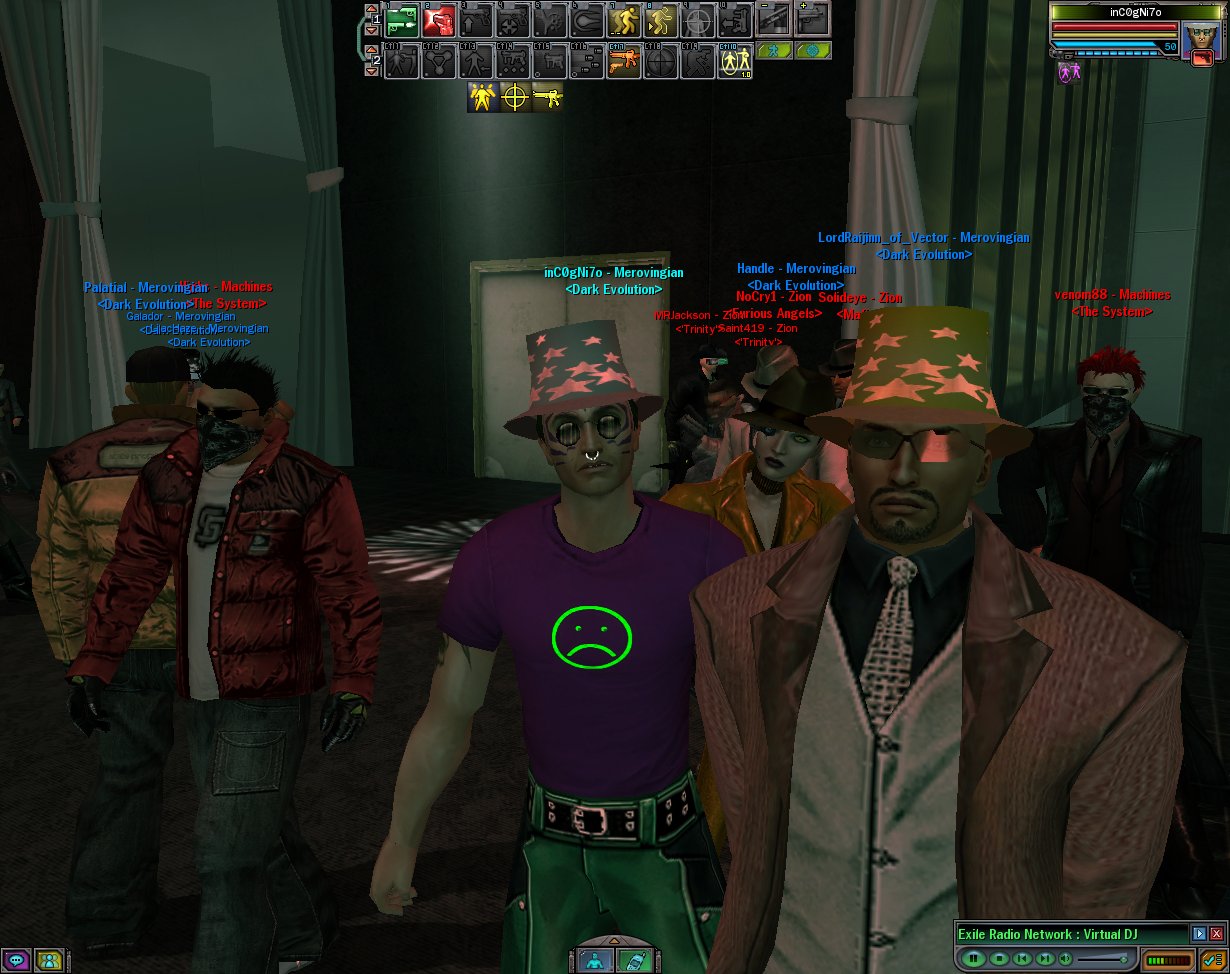
Task: Select the orange rifle ability in hotbar row two
Action: [x=624, y=62]
